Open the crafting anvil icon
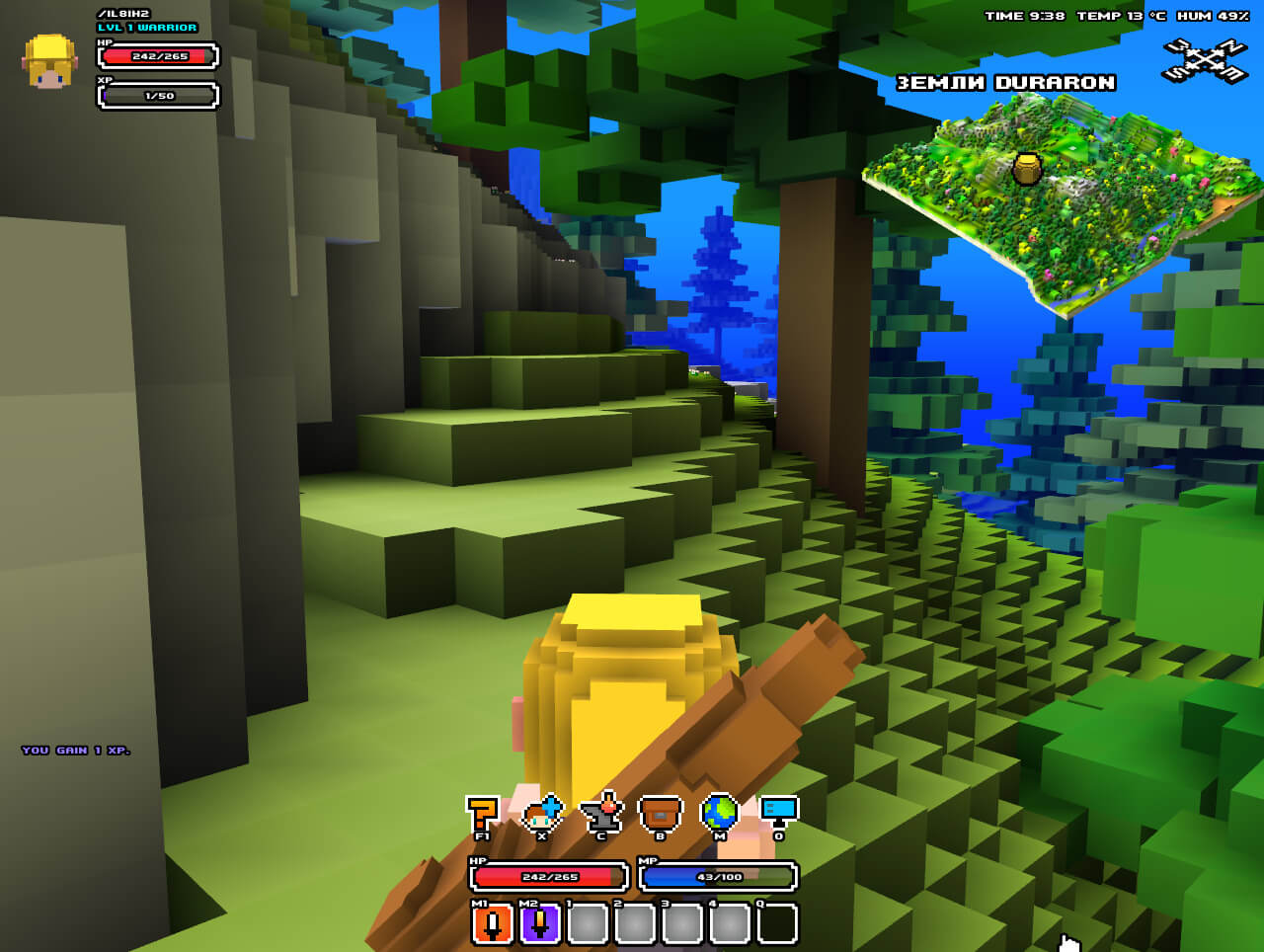The height and width of the screenshot is (952, 1264). click(601, 814)
